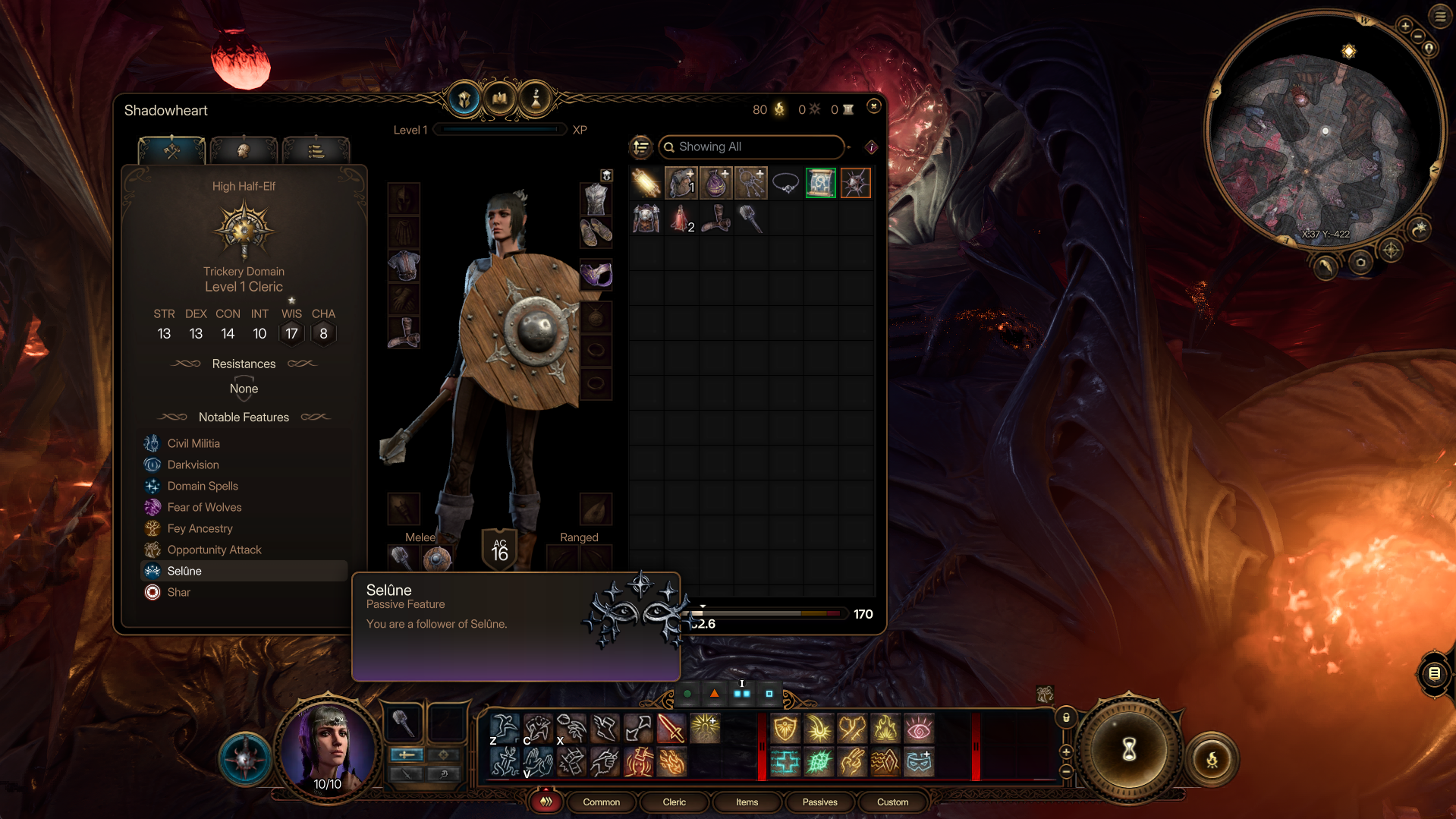Select the shovel in inventory
1456x819 pixels.
(x=750, y=219)
